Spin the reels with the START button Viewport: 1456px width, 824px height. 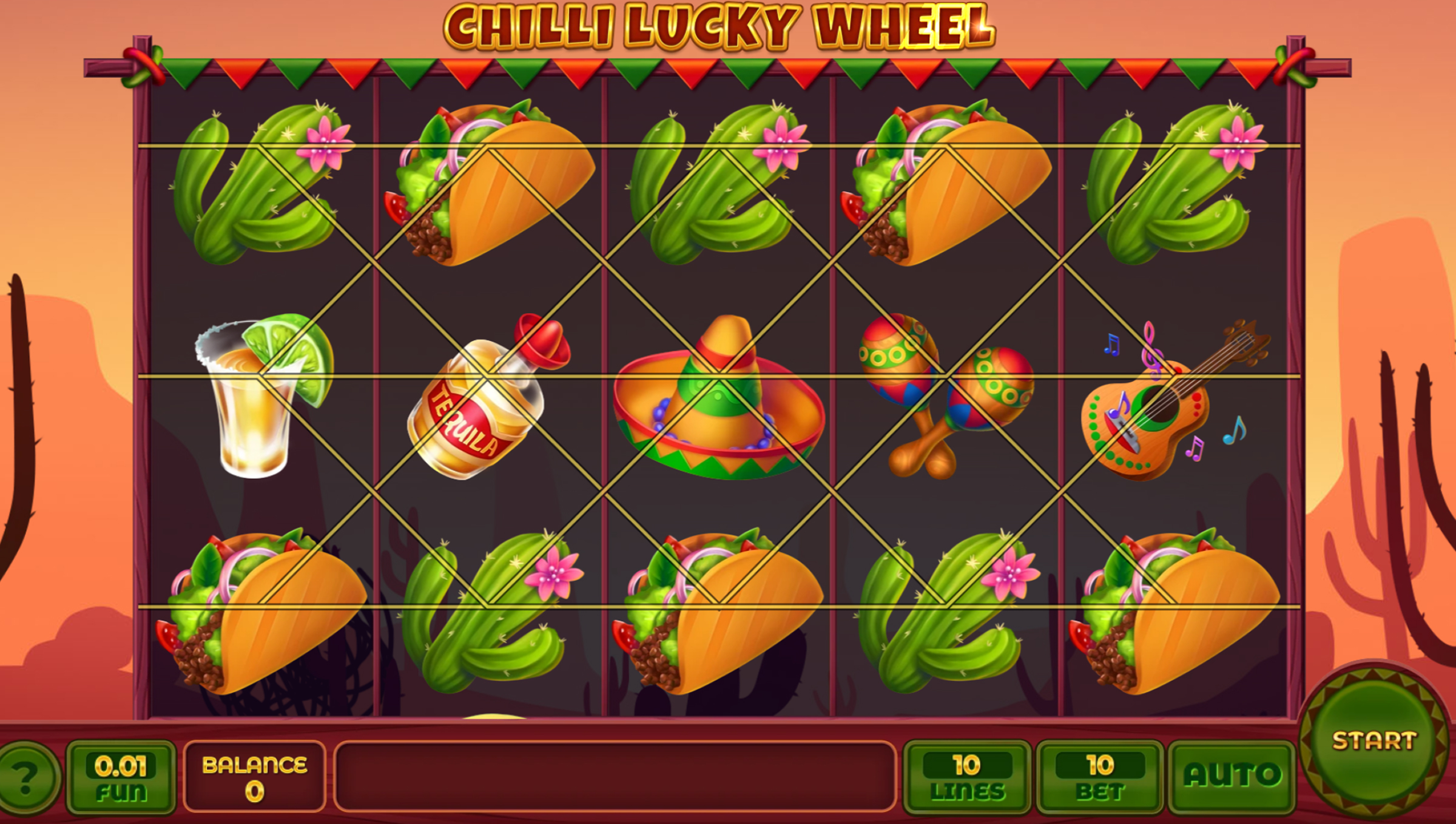[1373, 741]
